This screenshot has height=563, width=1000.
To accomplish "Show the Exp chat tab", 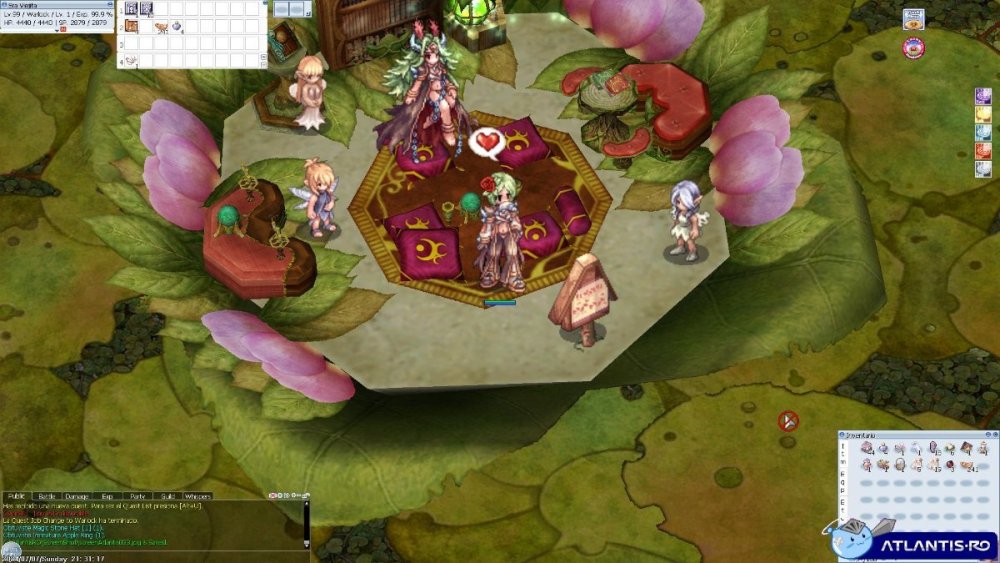I will point(106,495).
